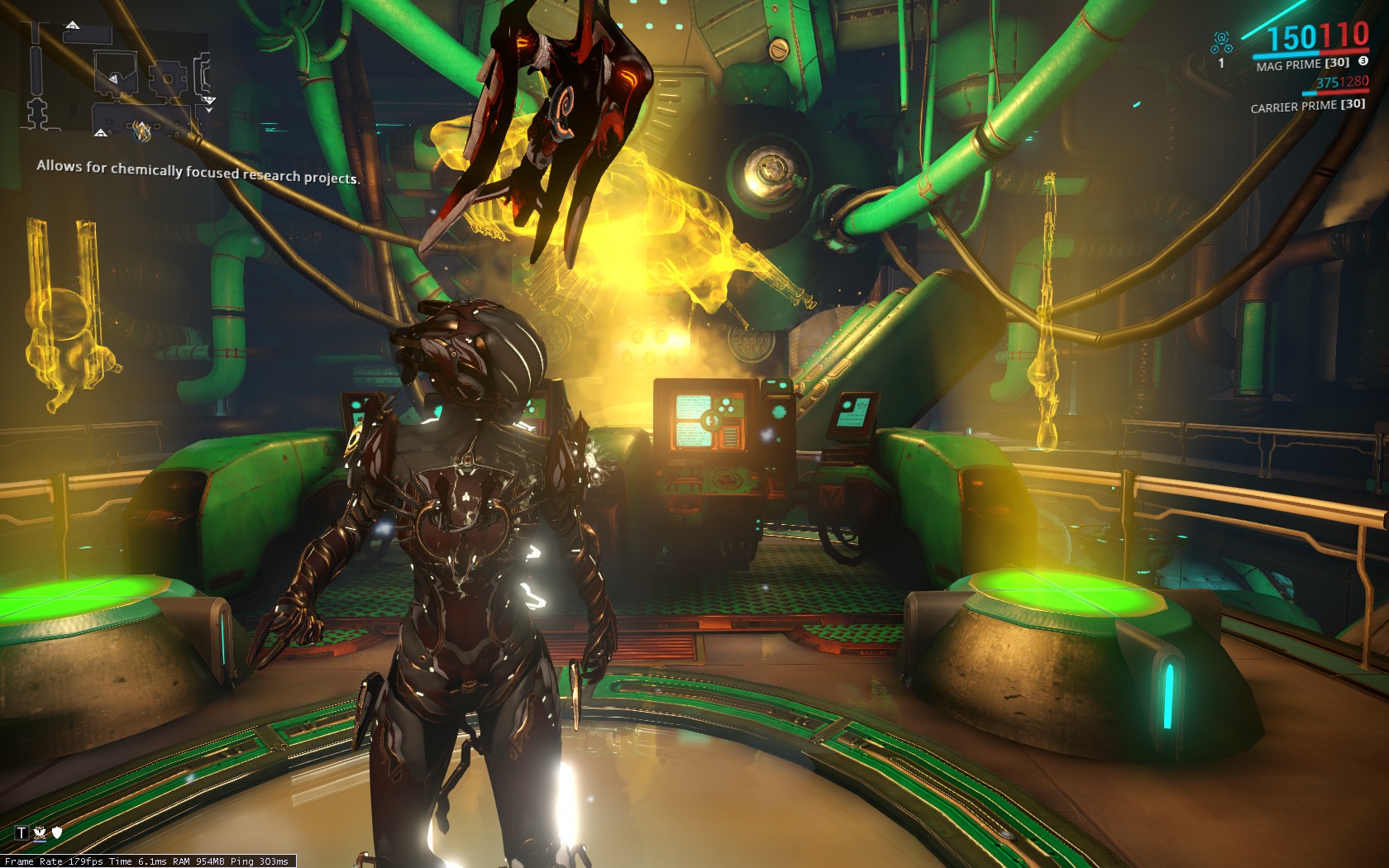
Task: Select the Mag Prime ability icon with counter 1
Action: coord(1221,40)
